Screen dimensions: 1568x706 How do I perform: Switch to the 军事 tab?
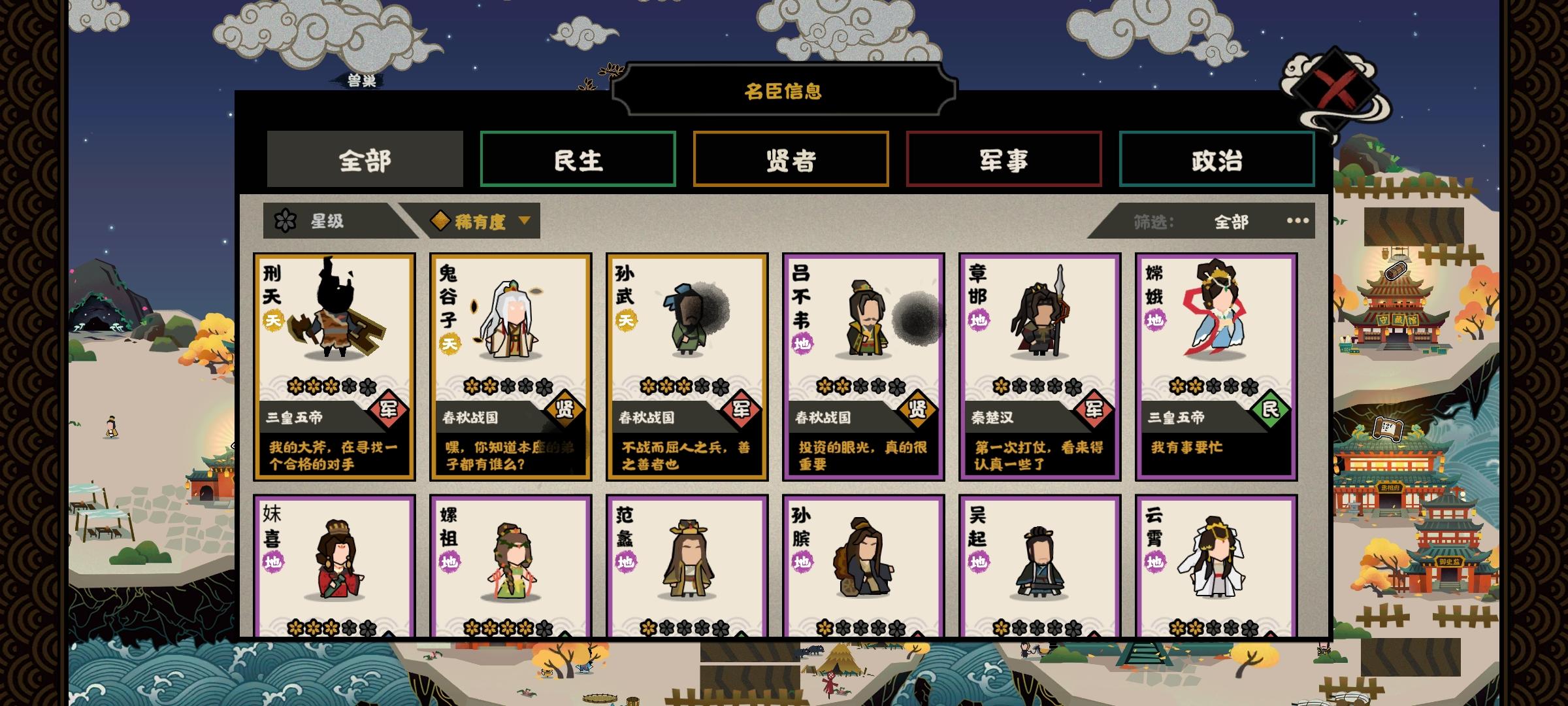1004,159
